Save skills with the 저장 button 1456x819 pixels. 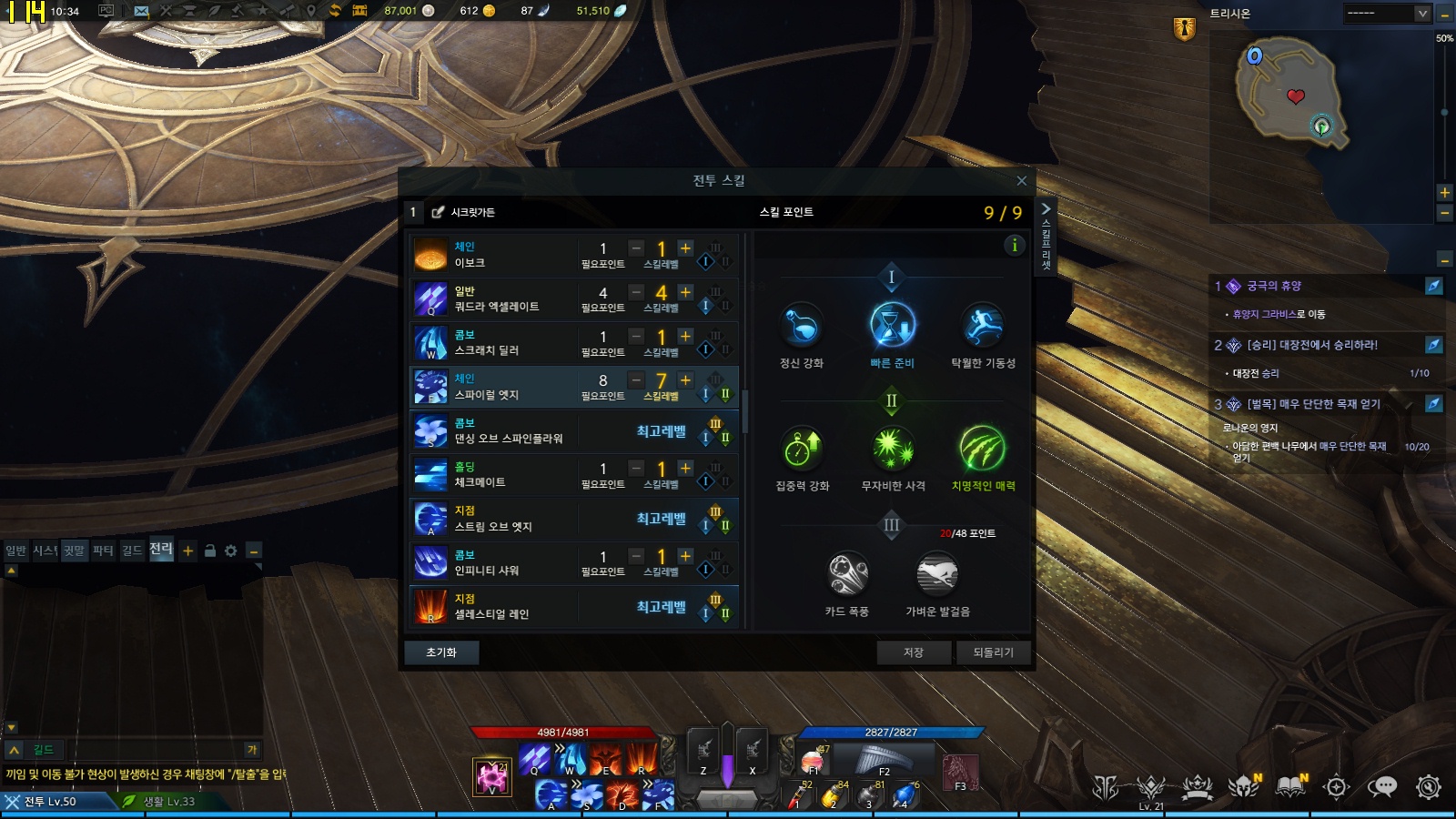tap(914, 652)
